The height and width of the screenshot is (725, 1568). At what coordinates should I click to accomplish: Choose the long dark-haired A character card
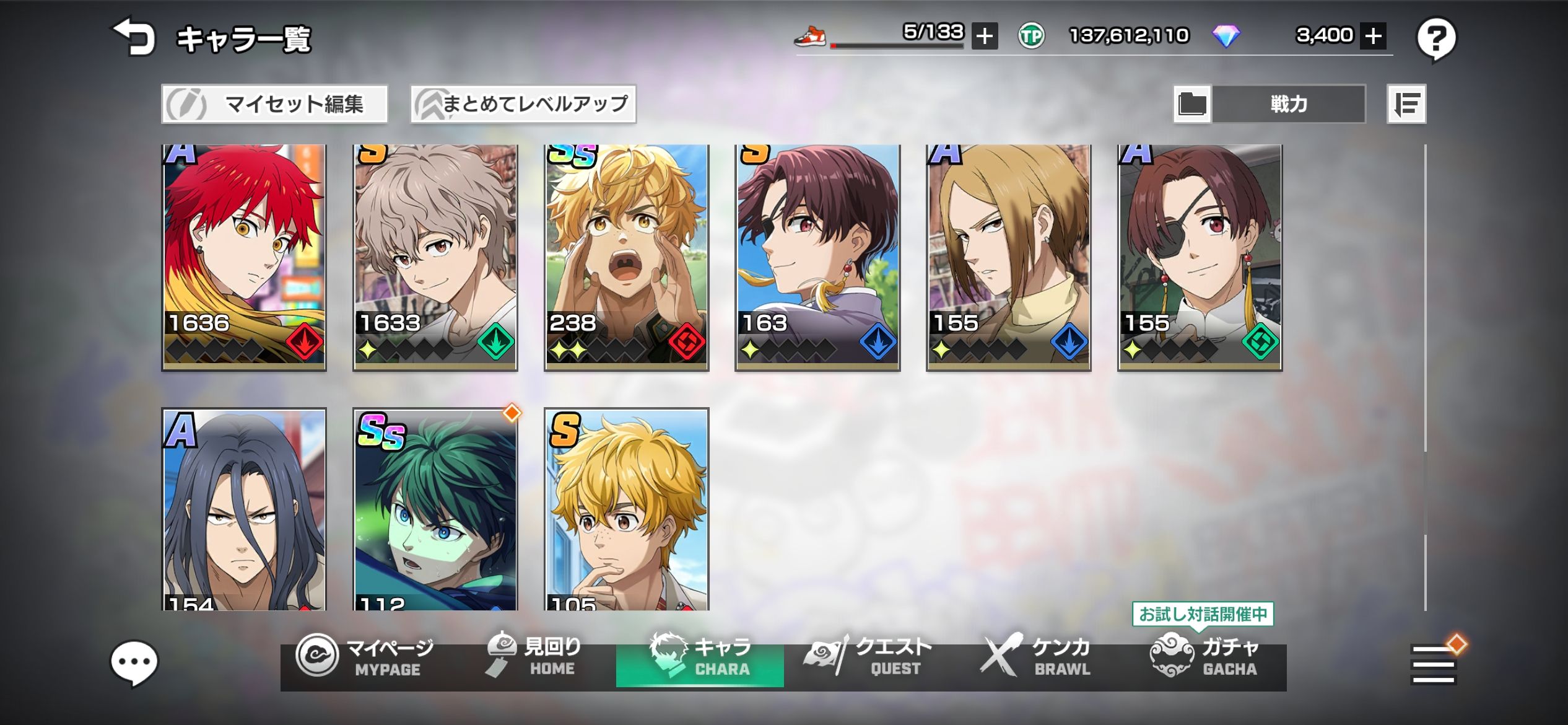pyautogui.click(x=244, y=509)
